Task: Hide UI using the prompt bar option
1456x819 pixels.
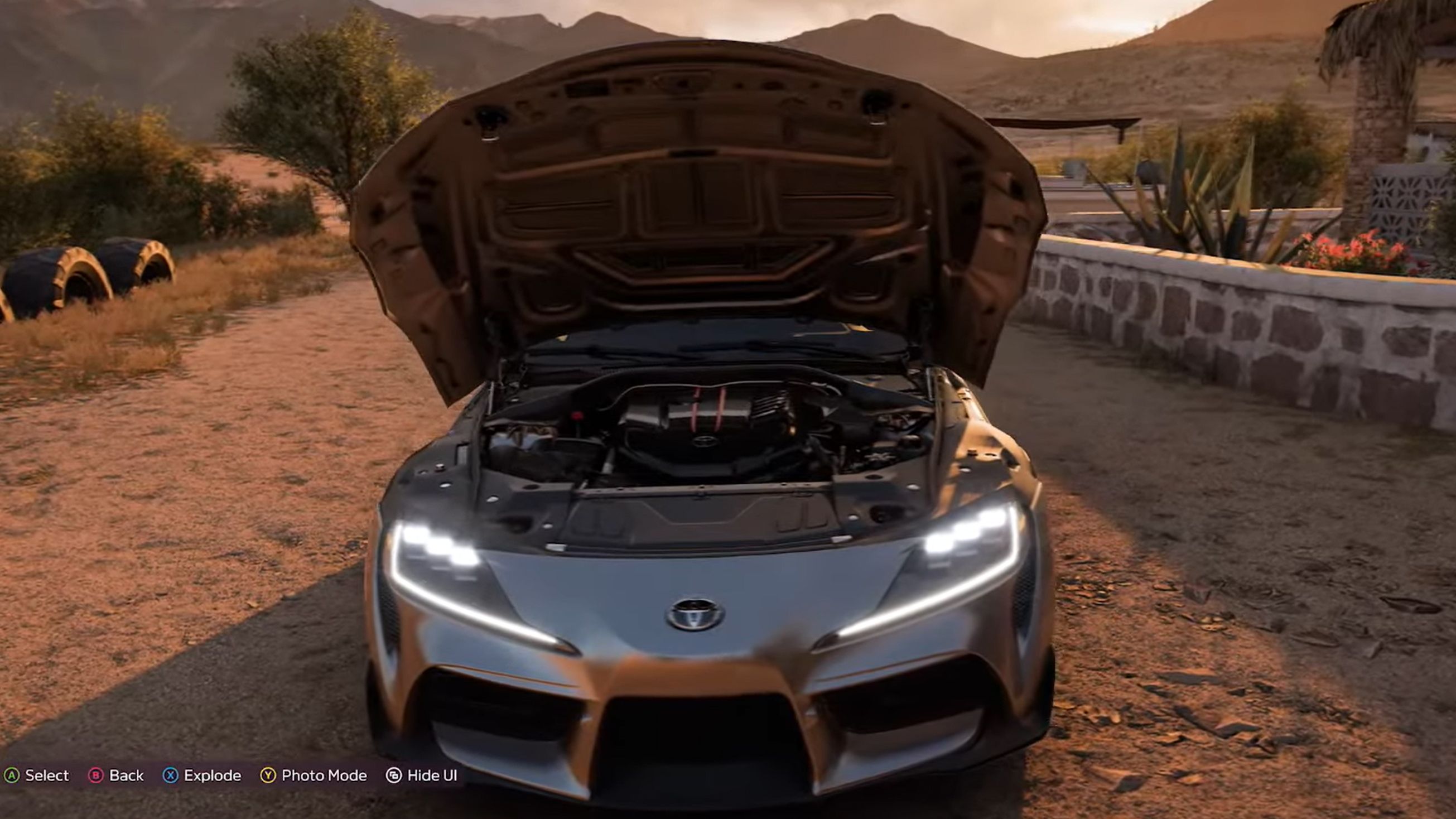Action: point(431,775)
